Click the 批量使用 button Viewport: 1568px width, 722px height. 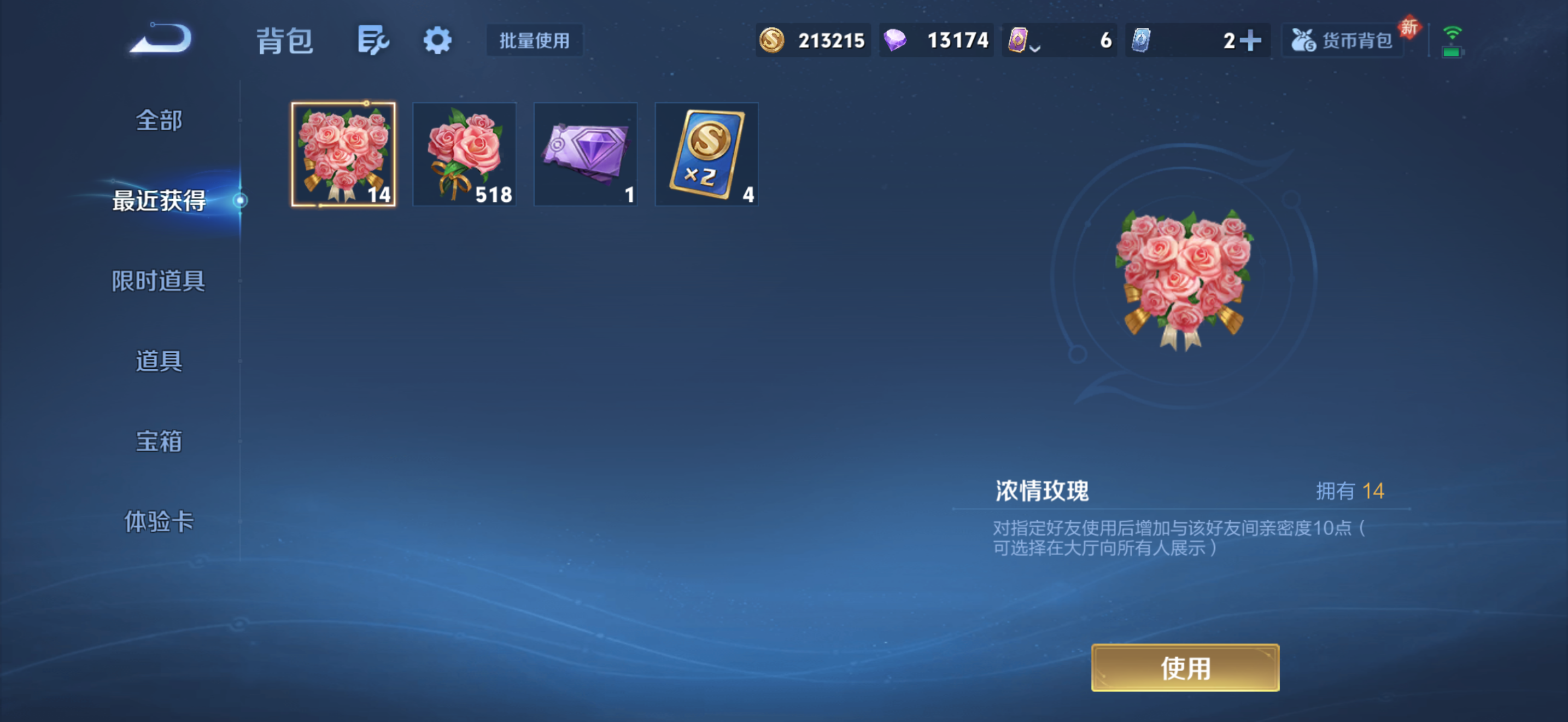(x=535, y=40)
